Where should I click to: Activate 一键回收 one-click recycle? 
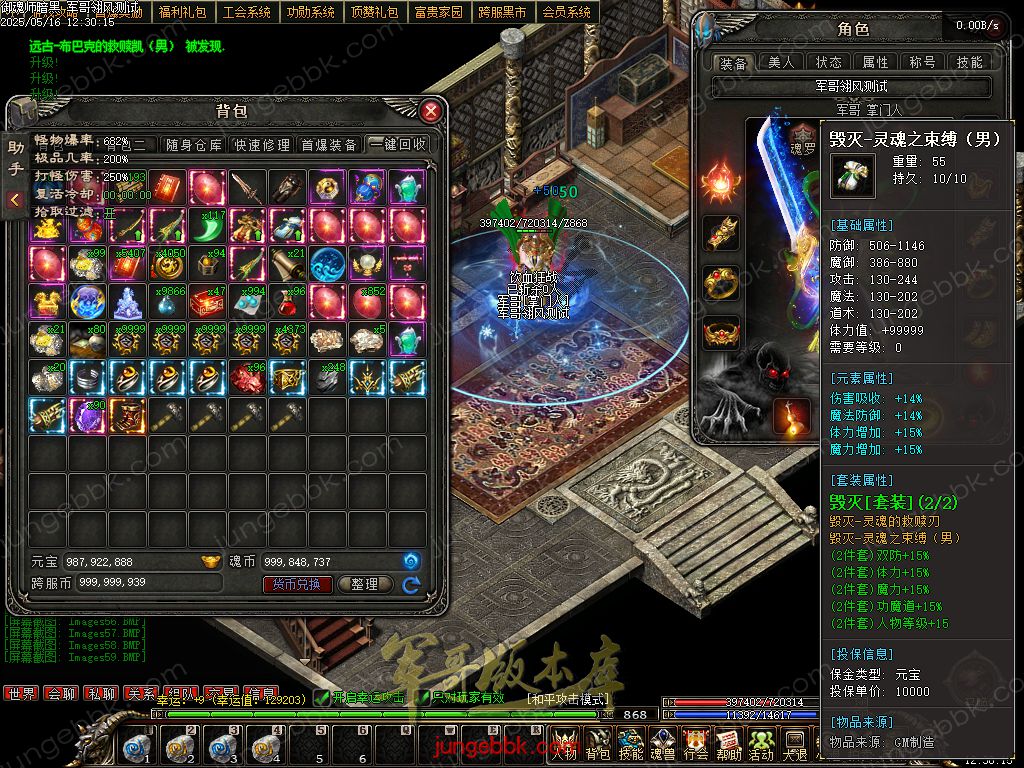[x=397, y=145]
